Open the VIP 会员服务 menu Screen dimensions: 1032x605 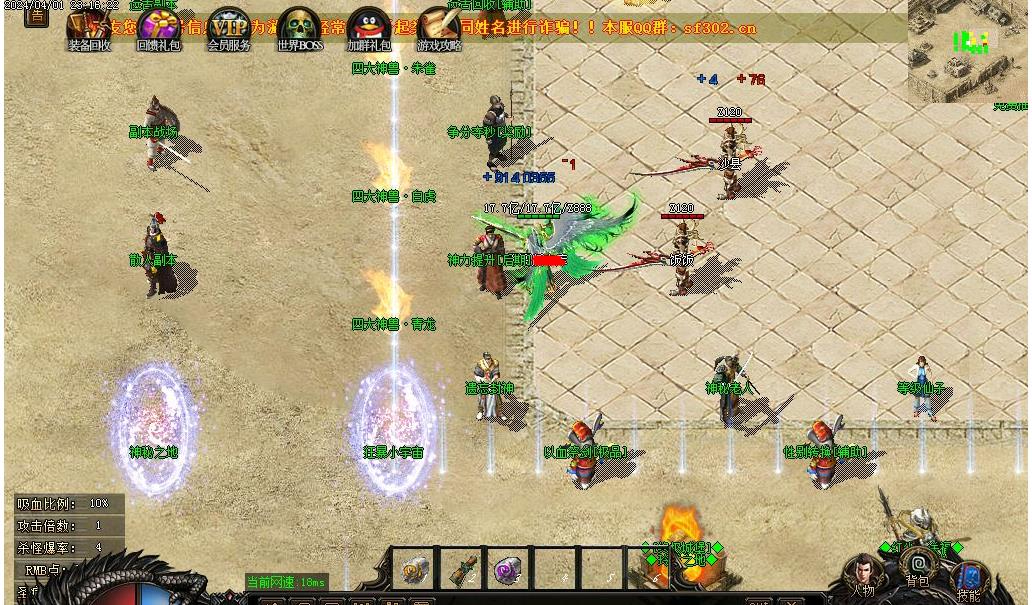click(229, 28)
